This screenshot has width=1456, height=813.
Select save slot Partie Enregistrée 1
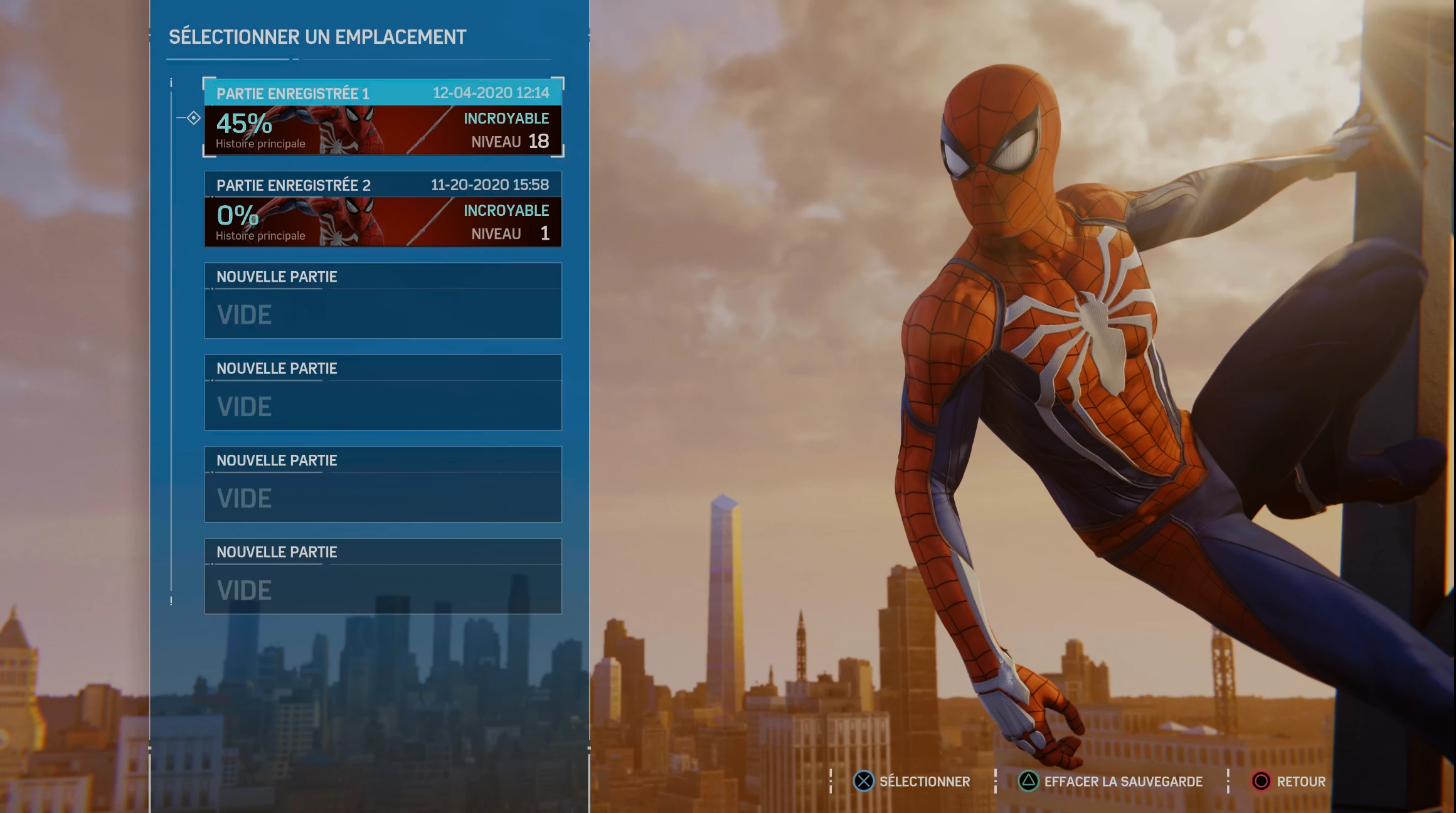pos(383,117)
